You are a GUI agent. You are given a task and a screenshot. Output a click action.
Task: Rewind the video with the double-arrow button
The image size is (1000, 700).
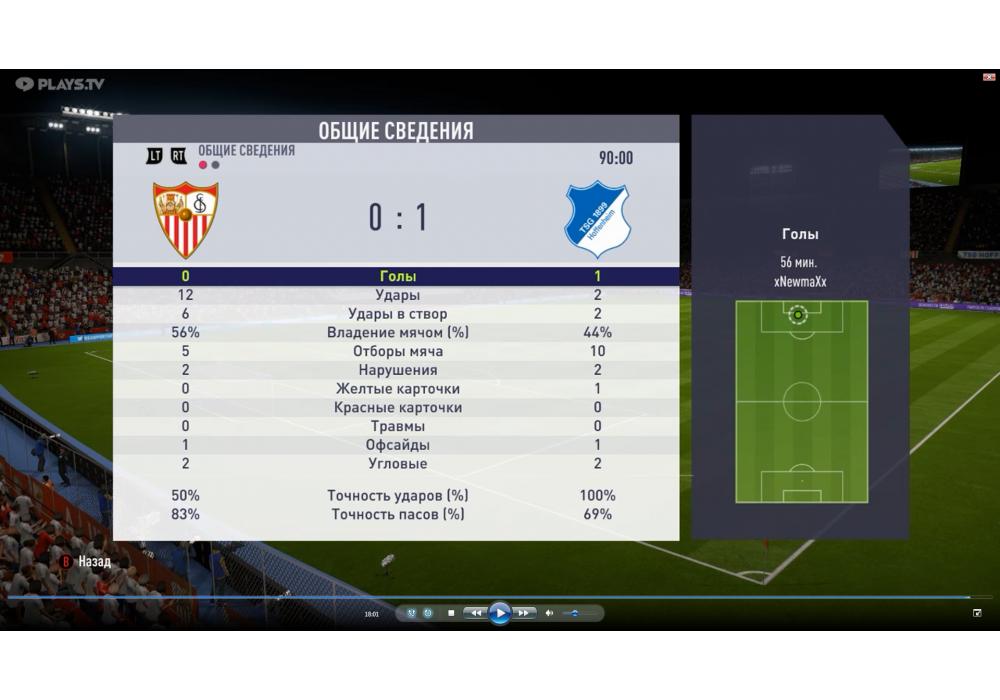[476, 613]
